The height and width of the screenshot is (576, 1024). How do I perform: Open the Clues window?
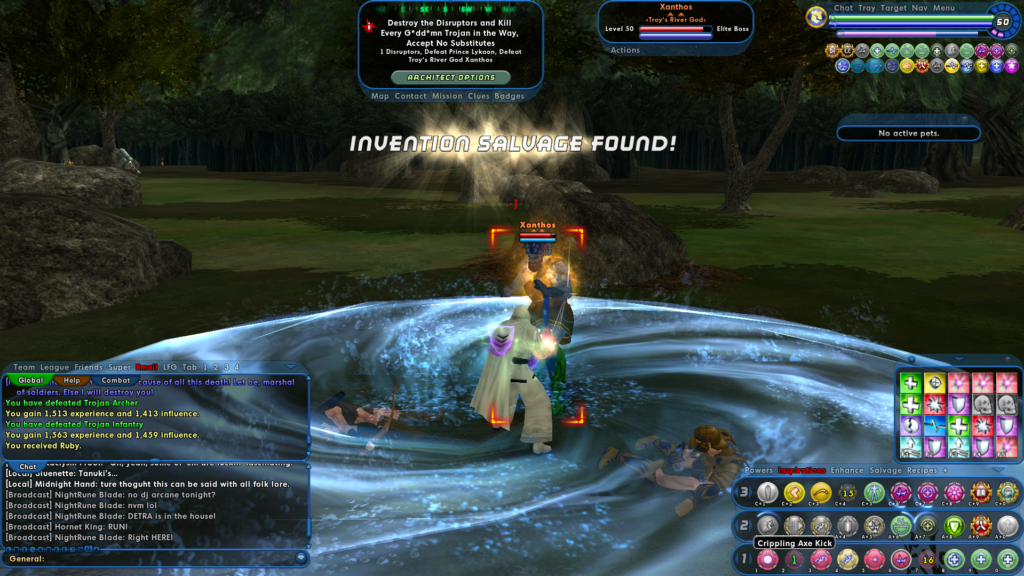coord(478,96)
